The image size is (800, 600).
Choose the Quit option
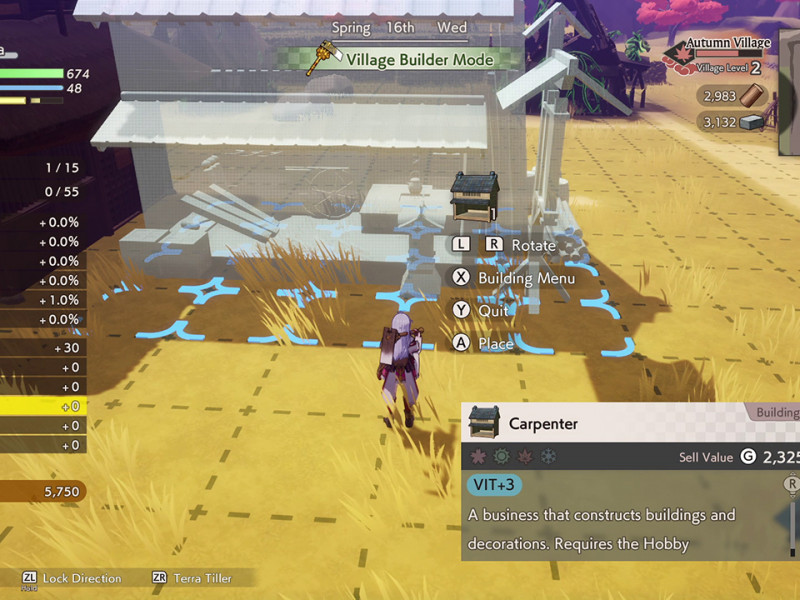[x=493, y=310]
